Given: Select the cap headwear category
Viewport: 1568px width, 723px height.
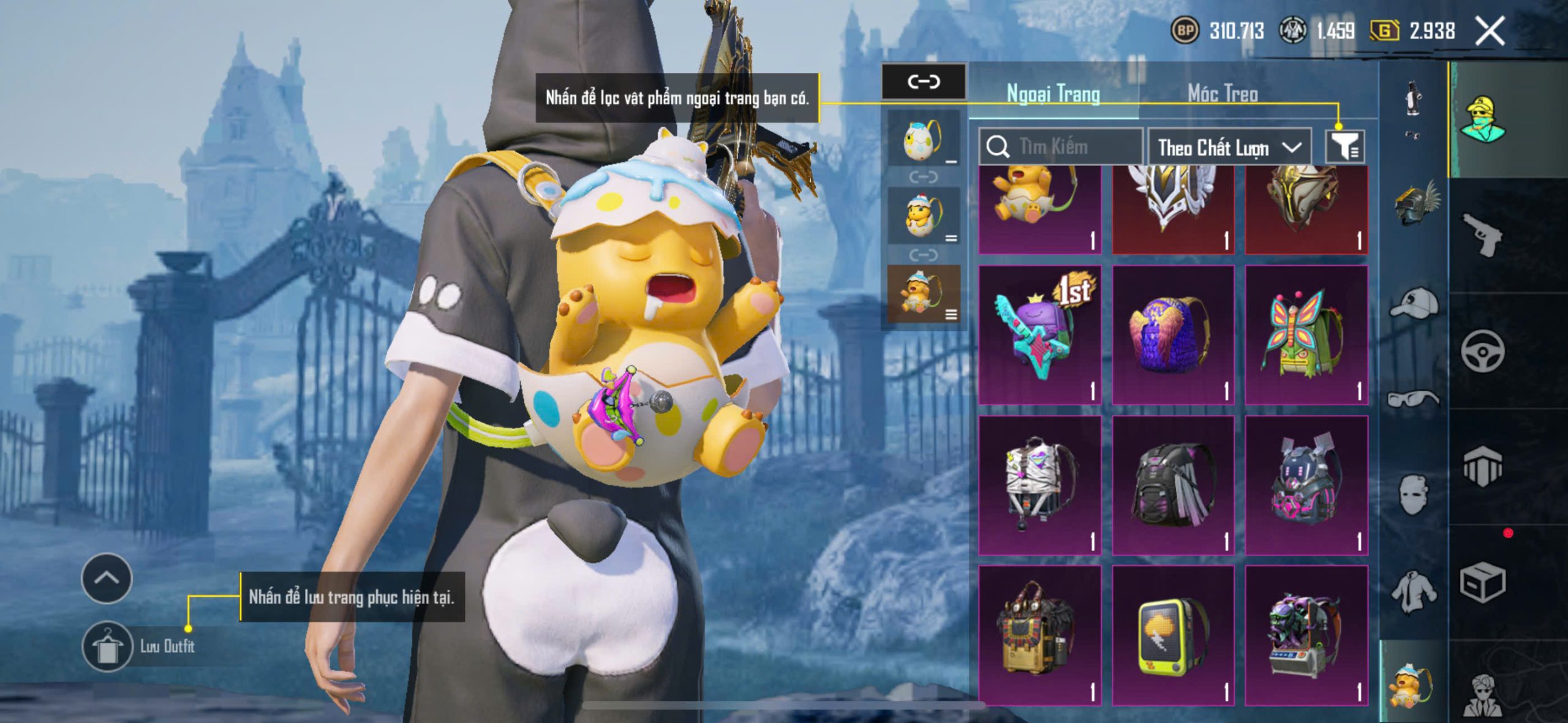Looking at the screenshot, I should tap(1414, 302).
